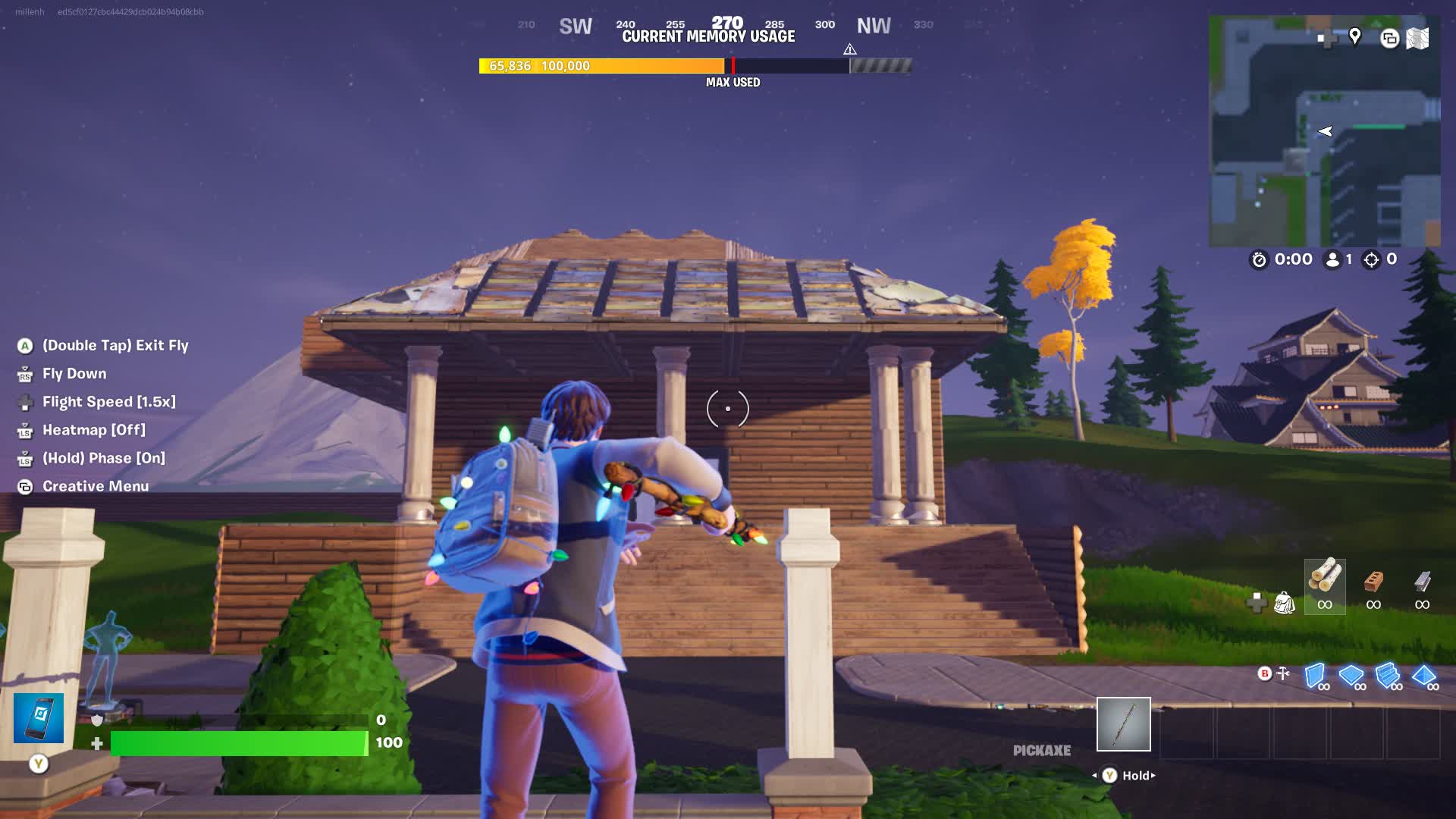
Task: Toggle Phase on setting
Action: [x=103, y=458]
